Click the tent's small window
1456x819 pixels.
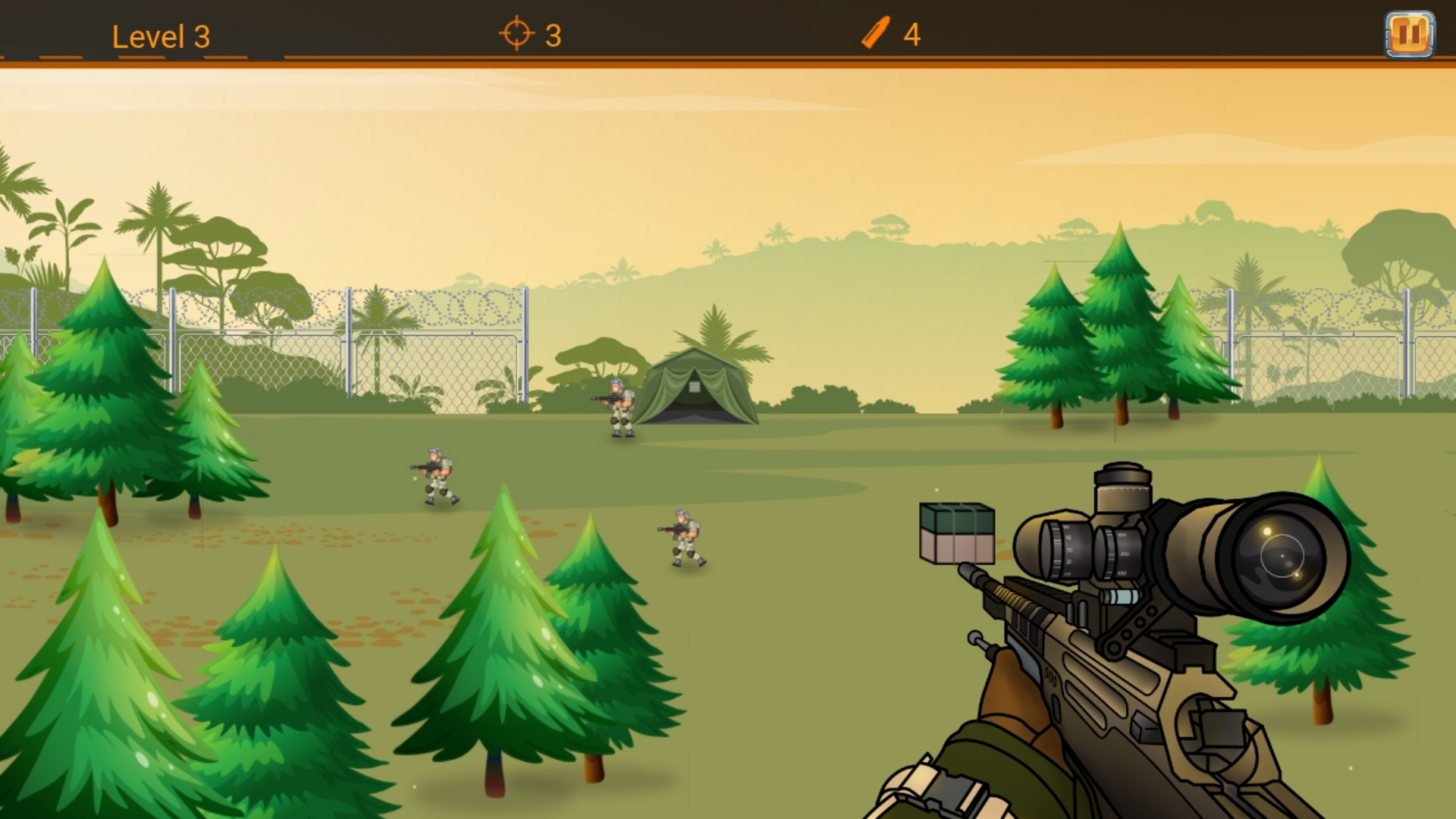(x=694, y=388)
